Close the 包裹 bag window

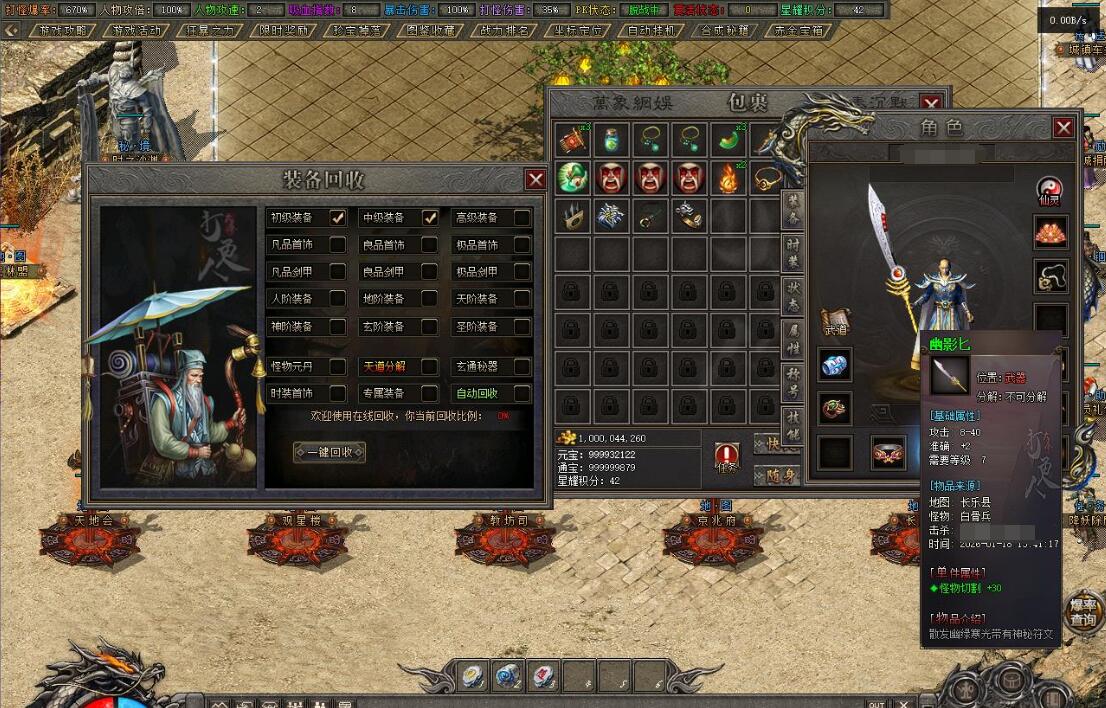[x=931, y=103]
